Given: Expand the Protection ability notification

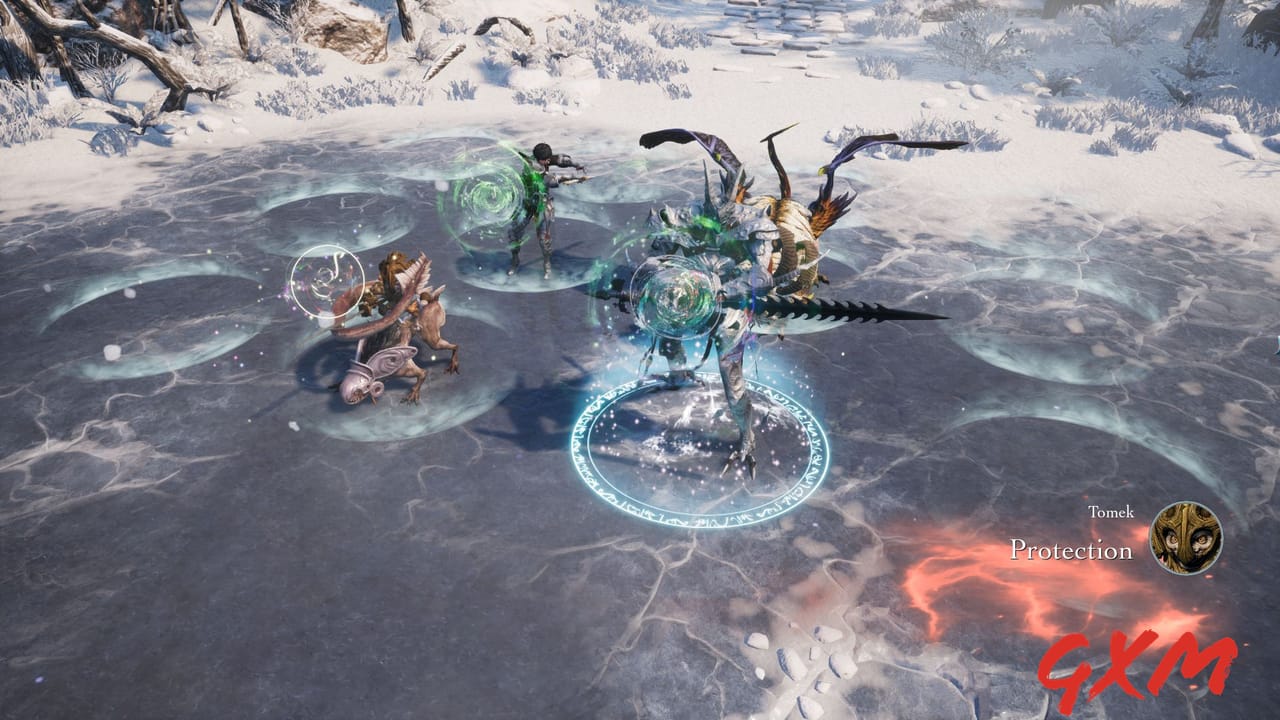Looking at the screenshot, I should coord(1072,548).
